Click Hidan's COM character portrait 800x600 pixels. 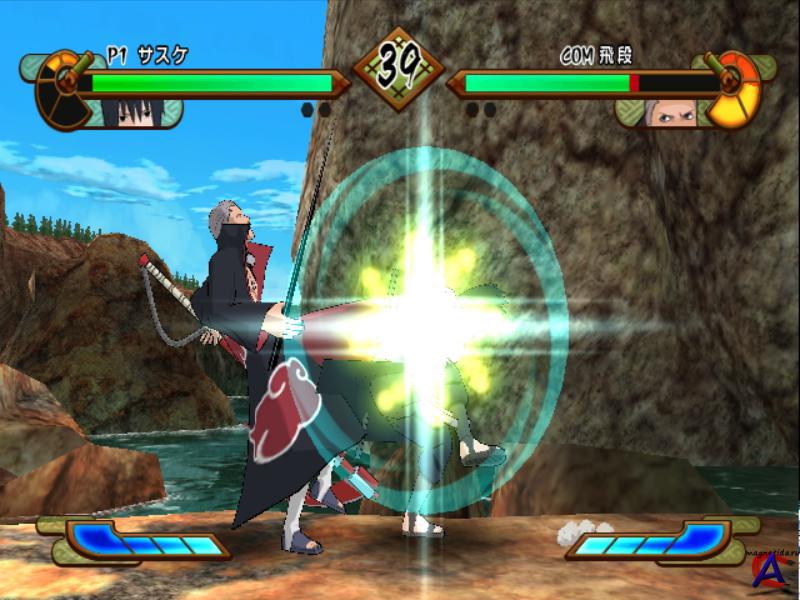[x=670, y=112]
